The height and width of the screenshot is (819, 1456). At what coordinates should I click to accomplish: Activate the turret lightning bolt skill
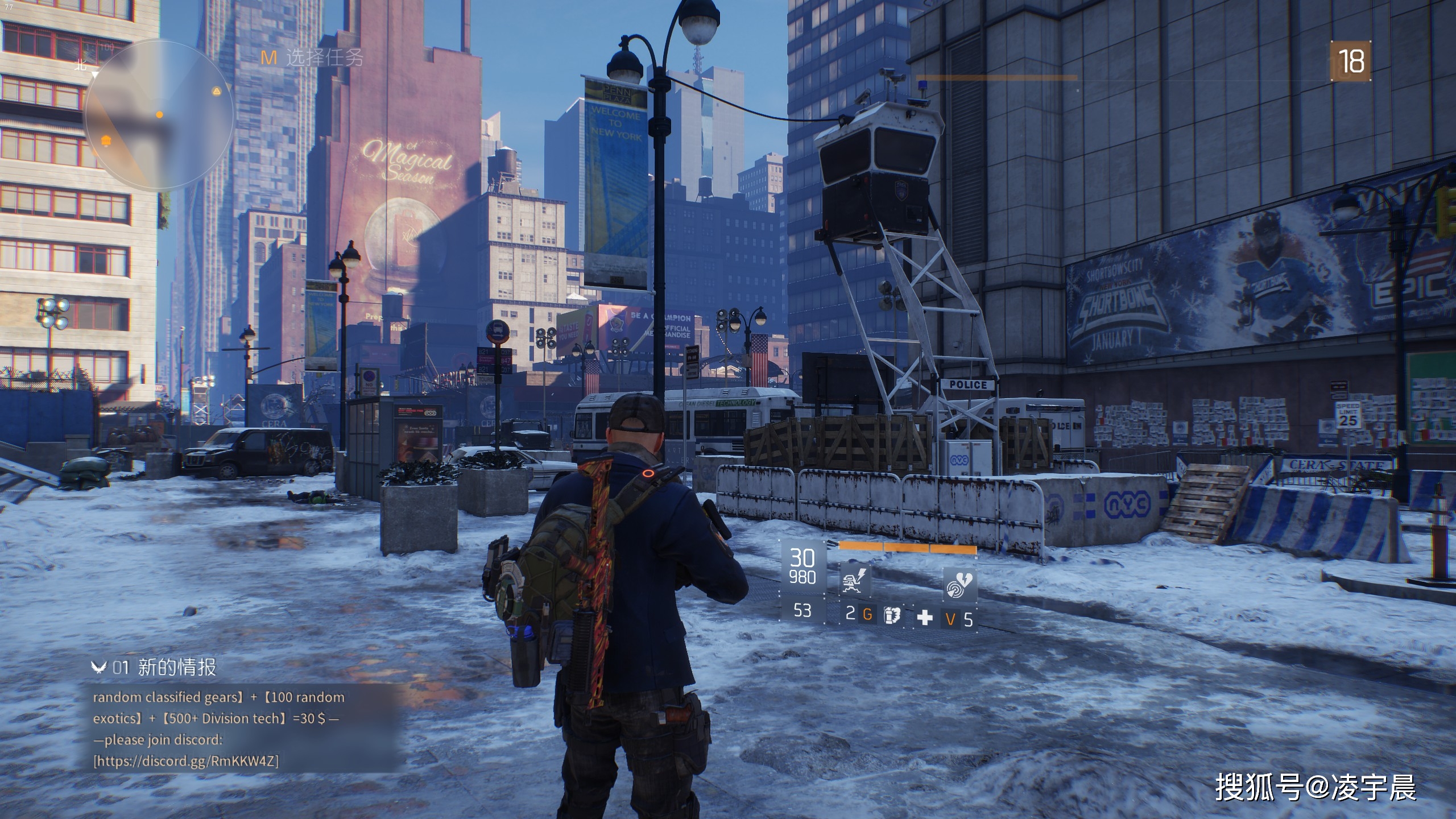click(x=855, y=581)
